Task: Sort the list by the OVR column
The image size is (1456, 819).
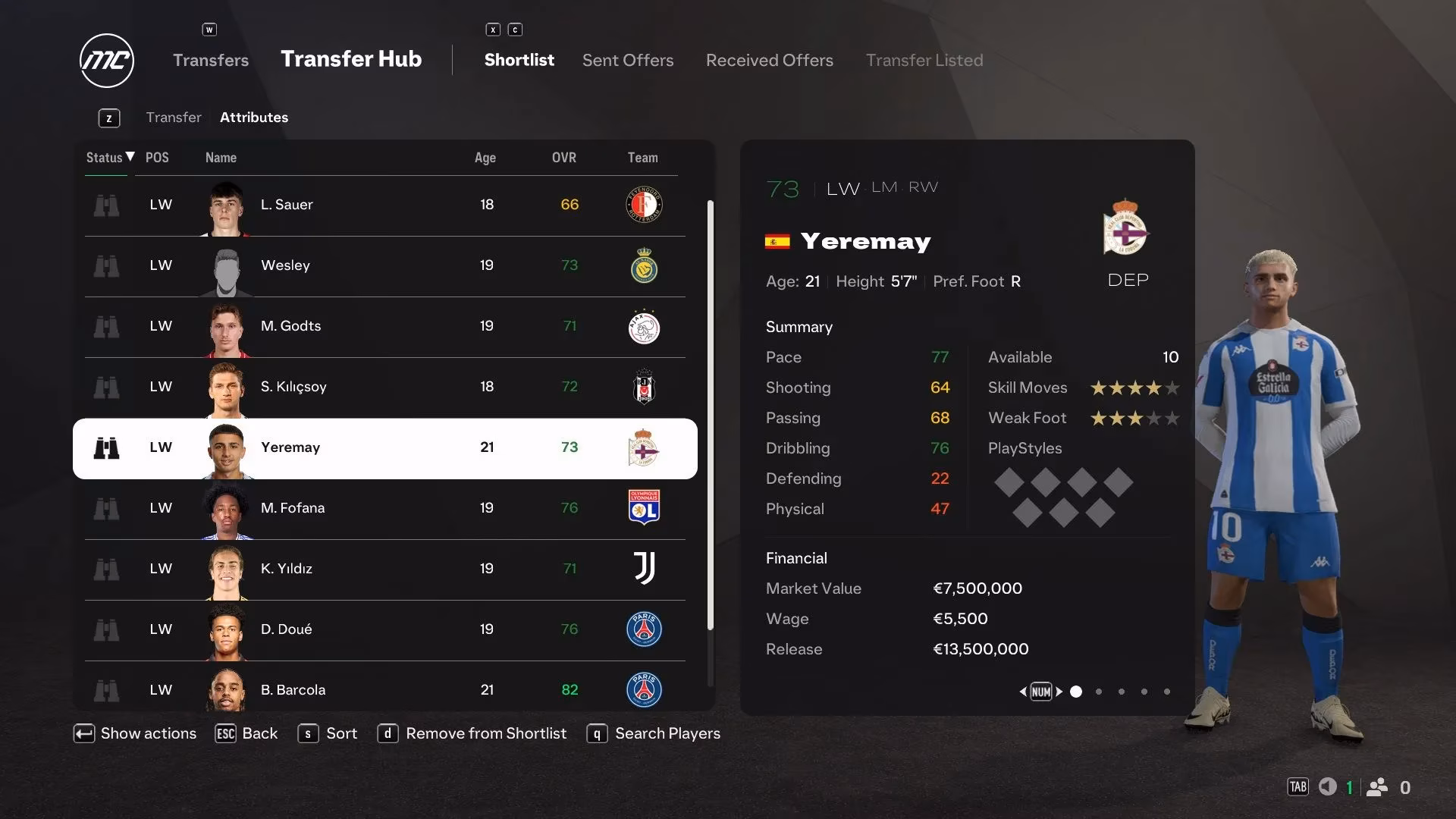Action: coord(564,158)
